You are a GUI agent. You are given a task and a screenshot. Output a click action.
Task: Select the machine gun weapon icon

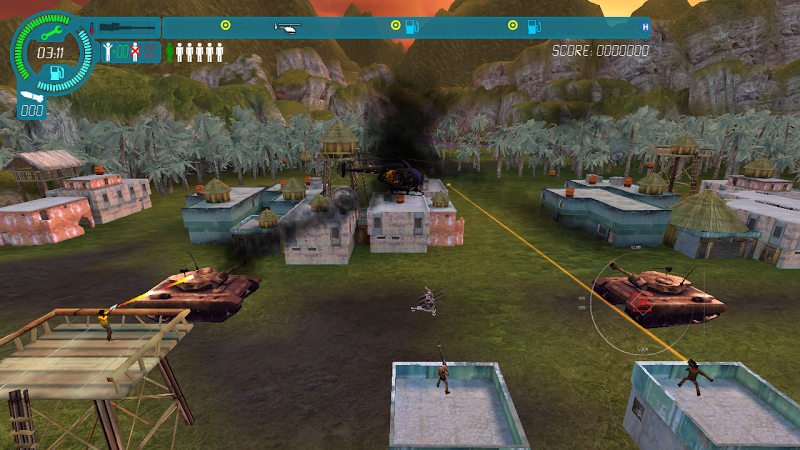127,27
